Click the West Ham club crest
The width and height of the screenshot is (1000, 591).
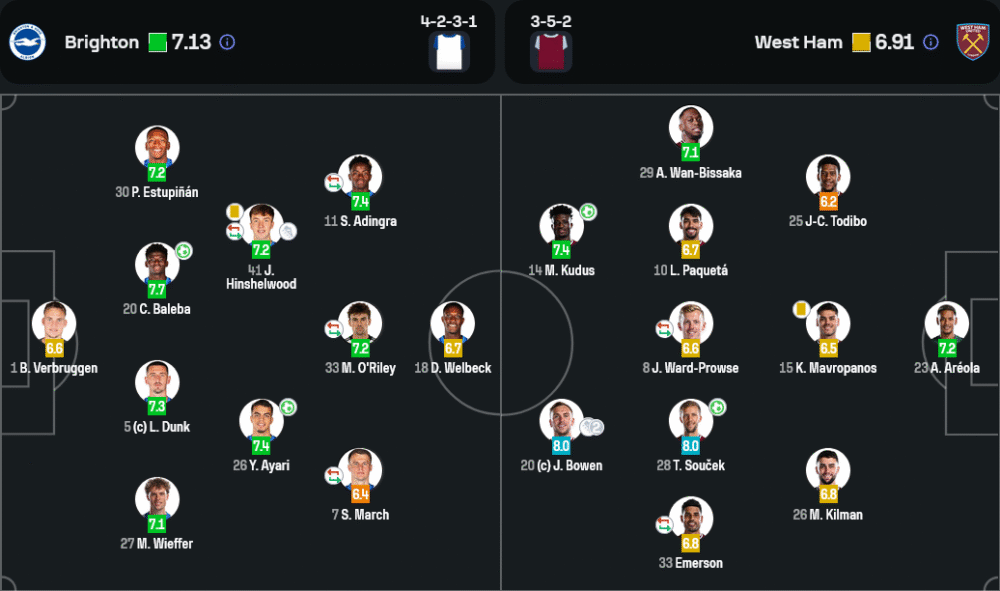[x=971, y=42]
